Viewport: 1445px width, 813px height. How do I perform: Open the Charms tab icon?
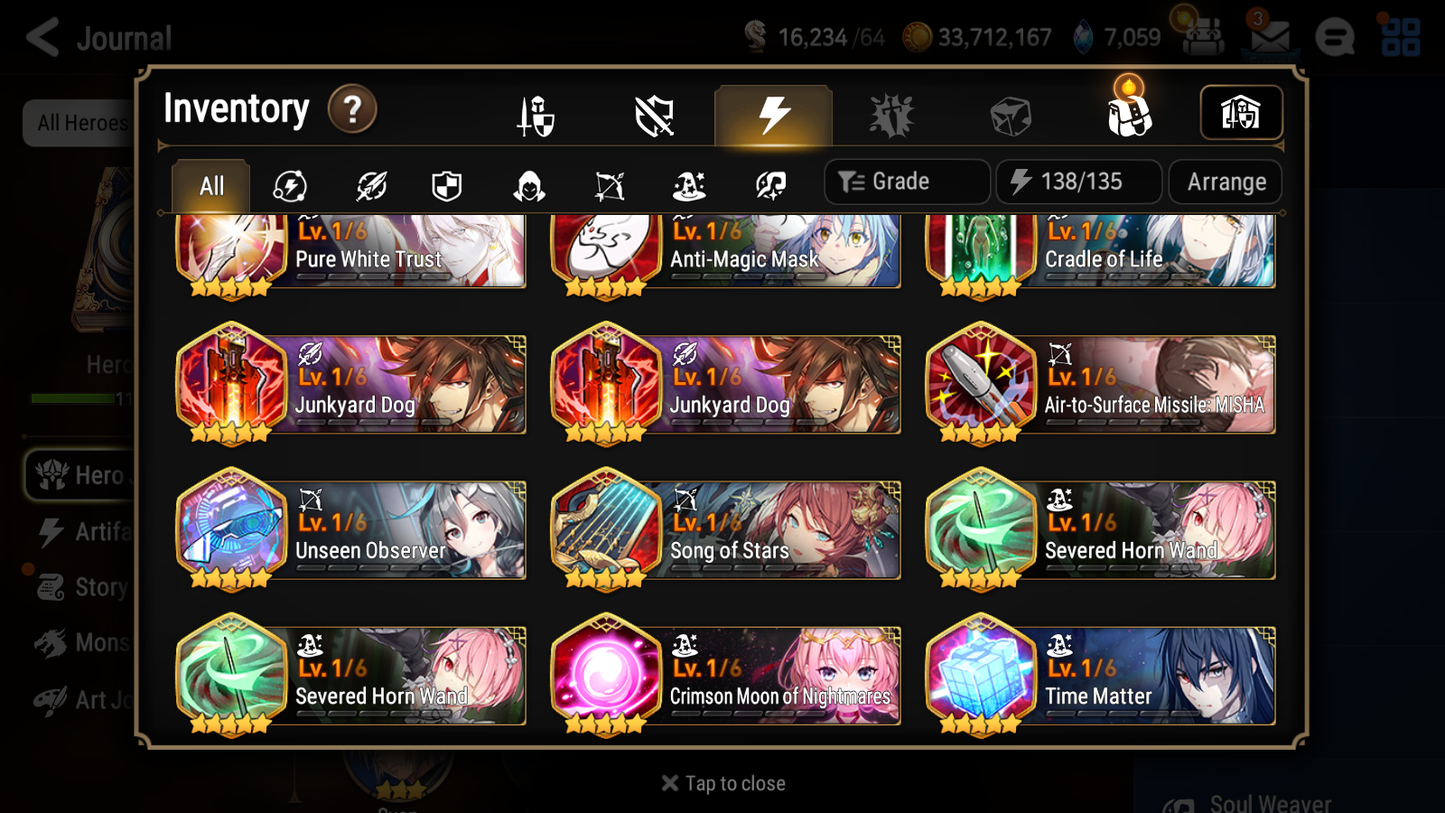pos(891,113)
